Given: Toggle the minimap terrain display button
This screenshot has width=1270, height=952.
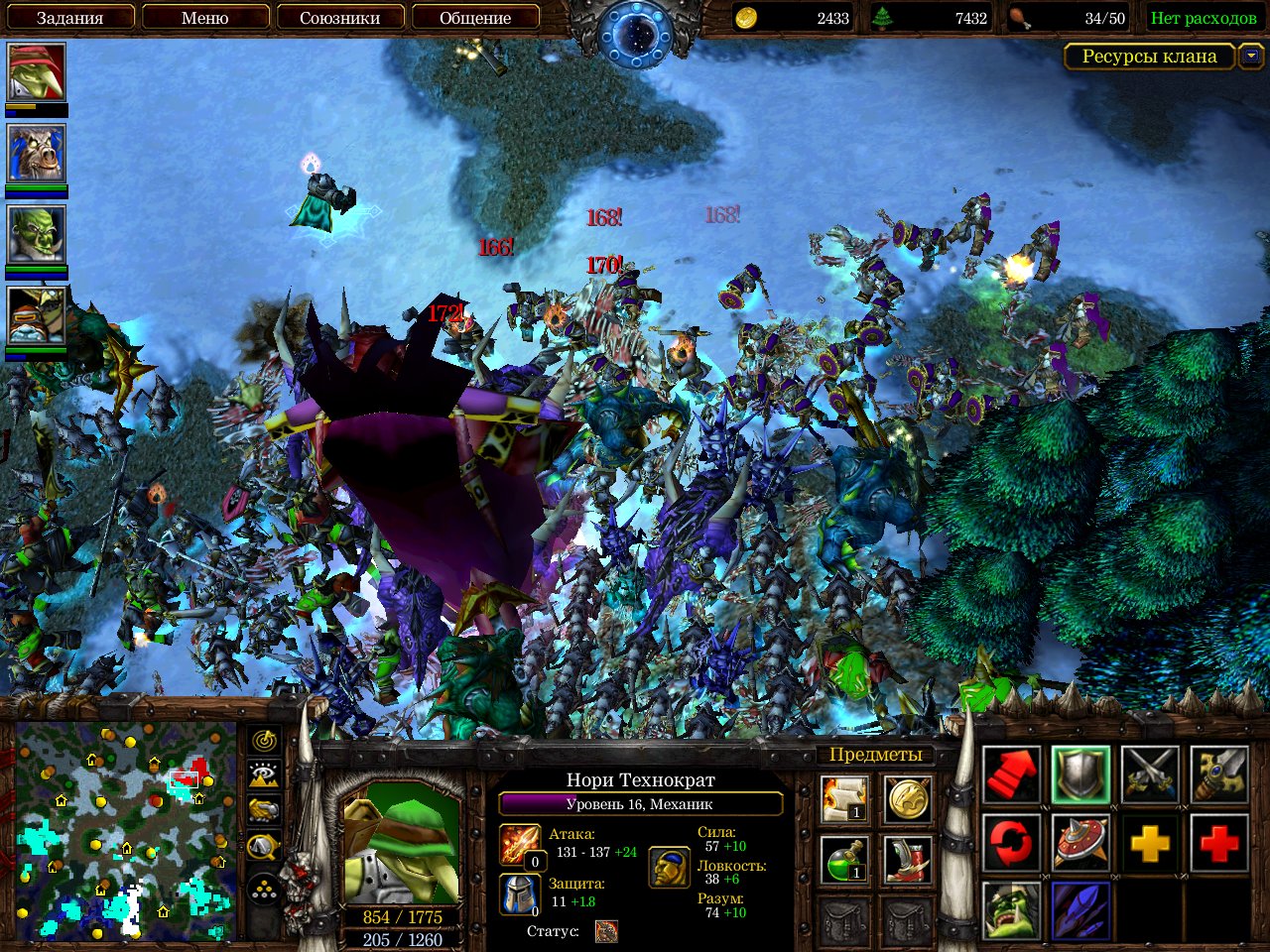Looking at the screenshot, I should [264, 774].
